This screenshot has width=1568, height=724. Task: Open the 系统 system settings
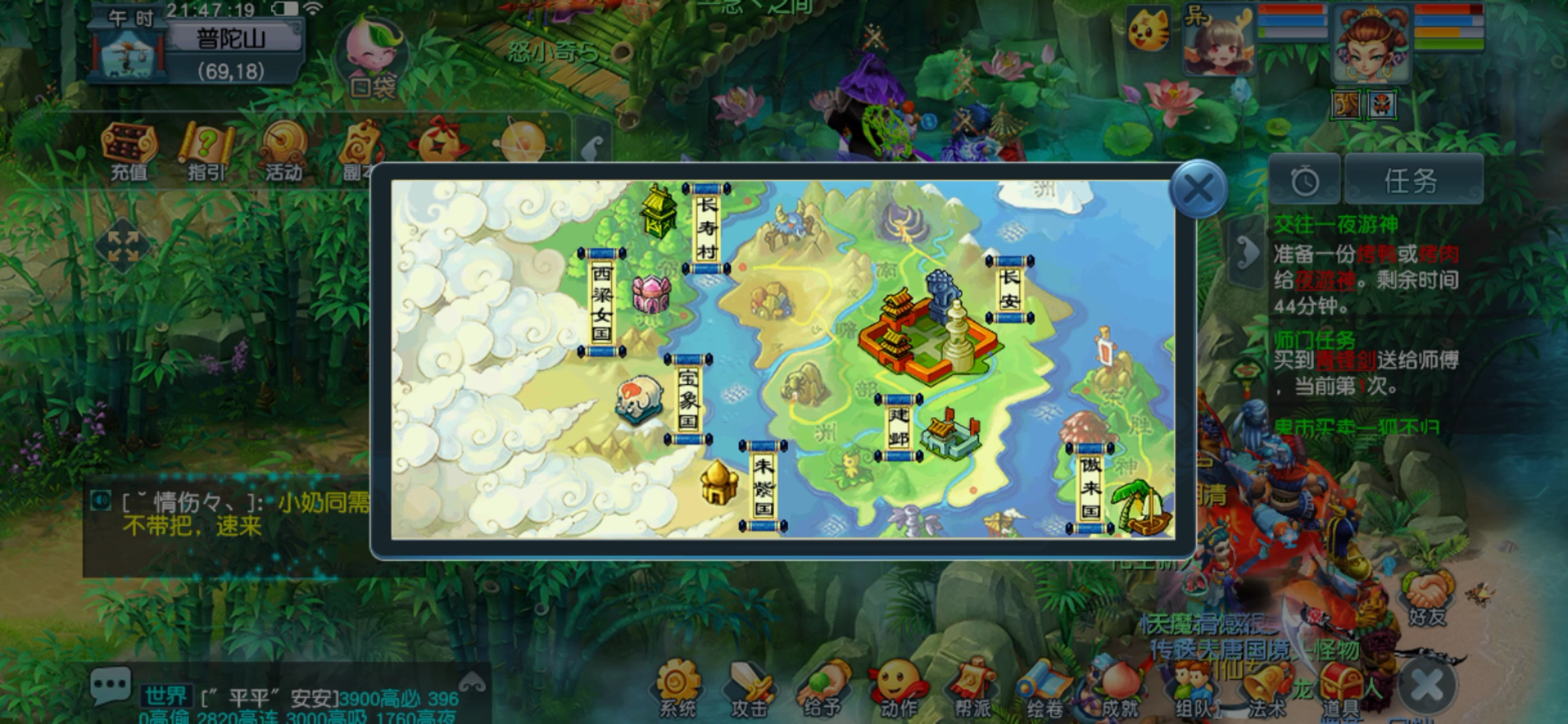click(x=678, y=688)
